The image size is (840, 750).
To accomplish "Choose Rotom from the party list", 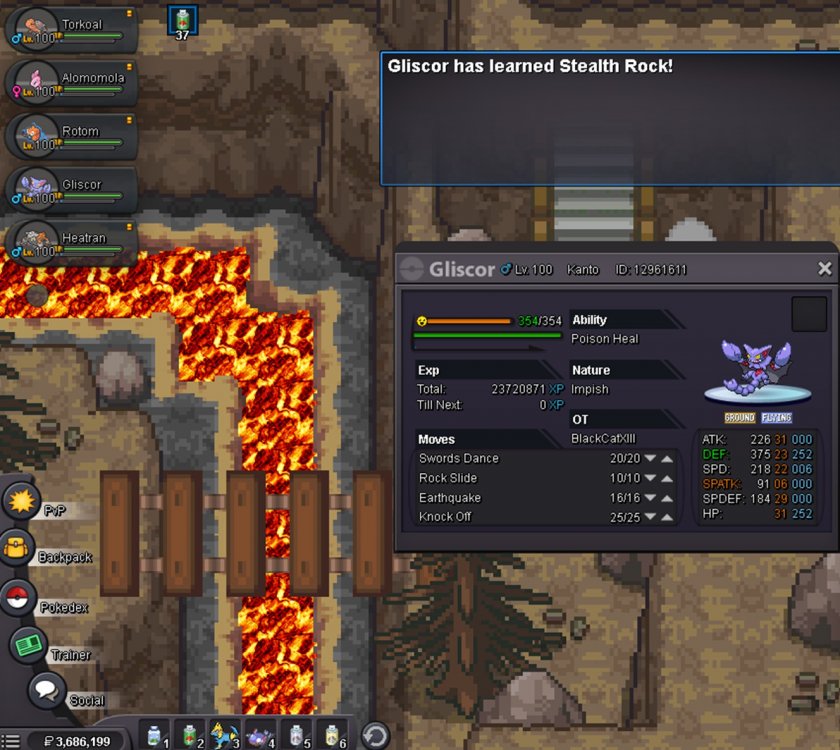I will (72, 137).
